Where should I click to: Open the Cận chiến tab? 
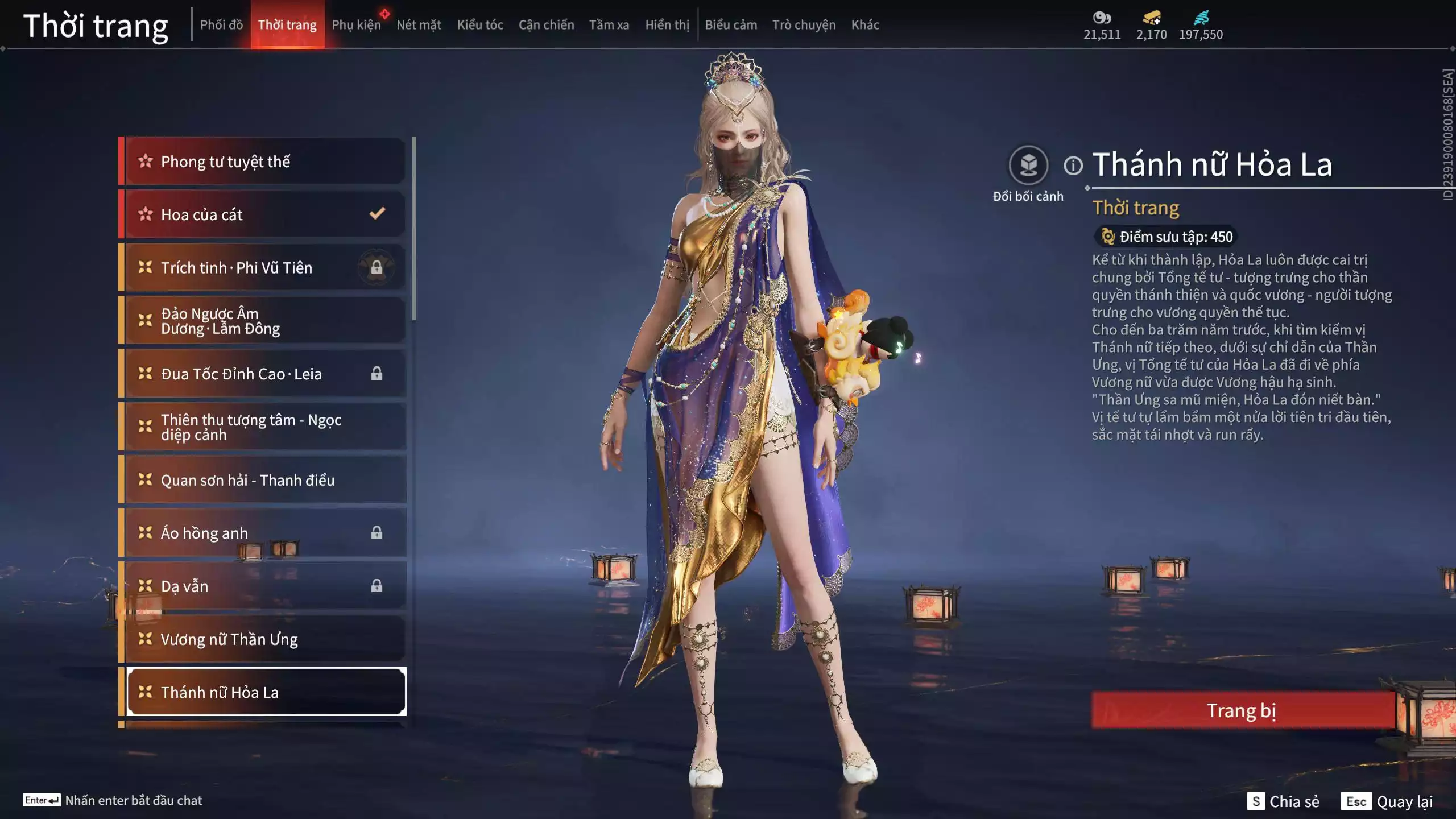pyautogui.click(x=546, y=25)
